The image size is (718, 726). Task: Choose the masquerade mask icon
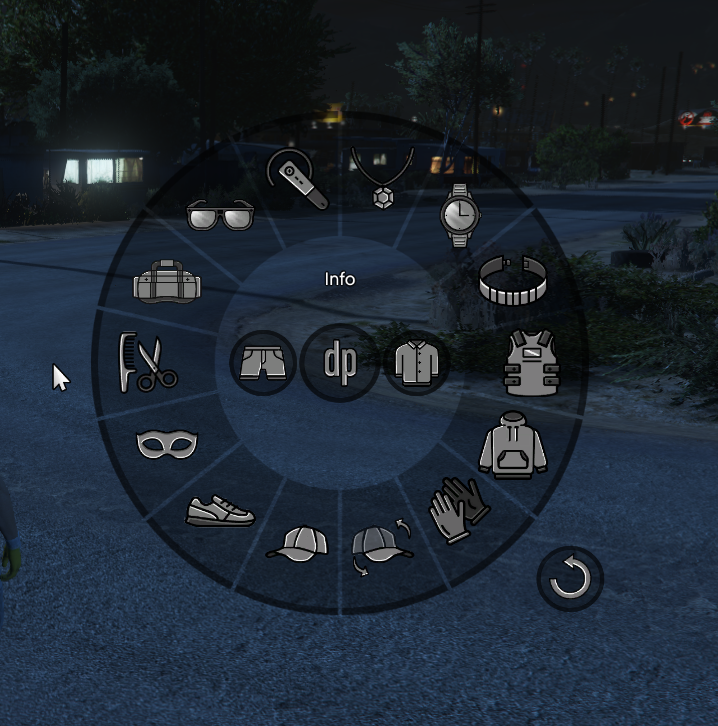pyautogui.click(x=167, y=443)
